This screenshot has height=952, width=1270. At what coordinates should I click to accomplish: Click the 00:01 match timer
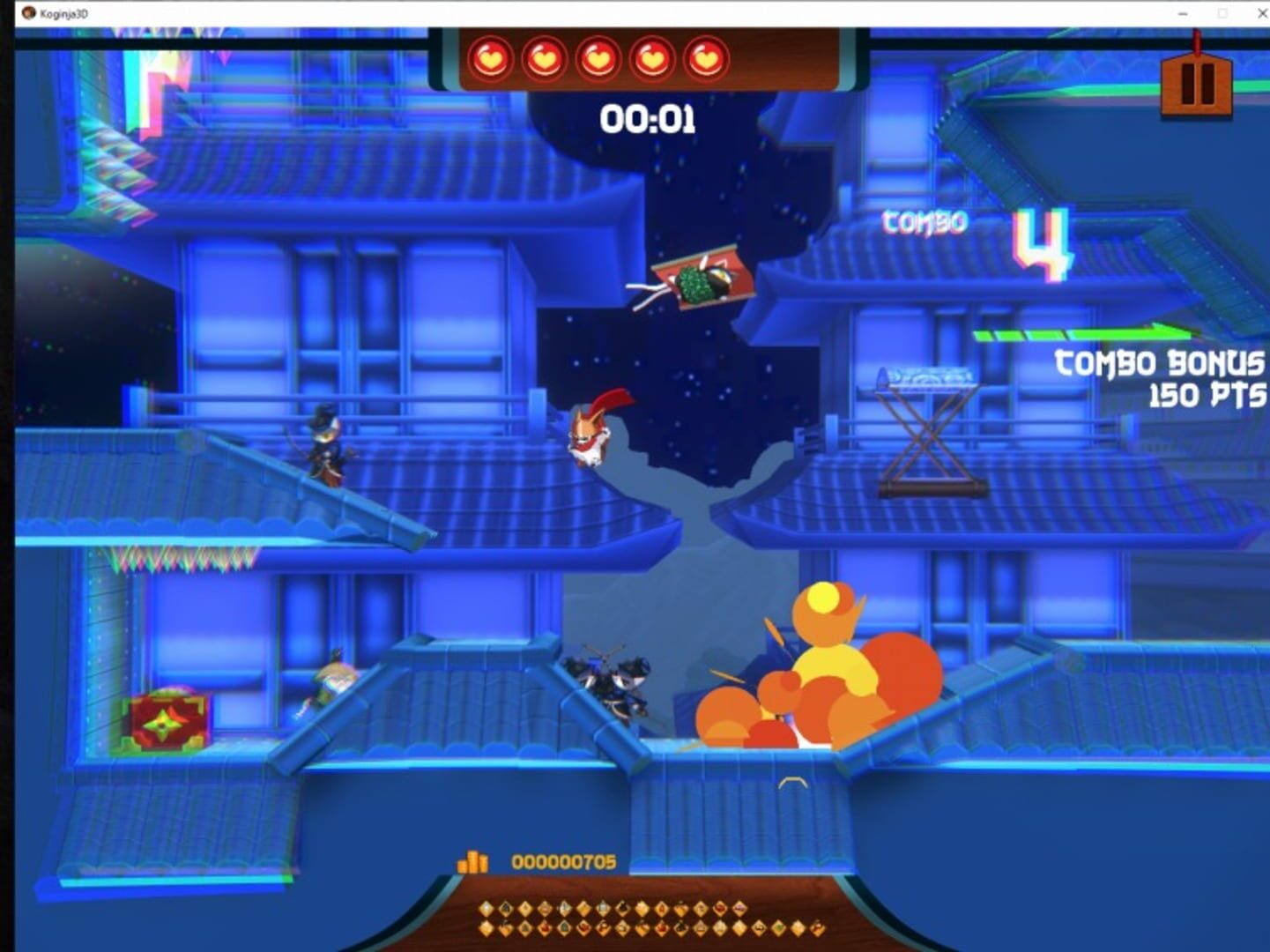650,117
